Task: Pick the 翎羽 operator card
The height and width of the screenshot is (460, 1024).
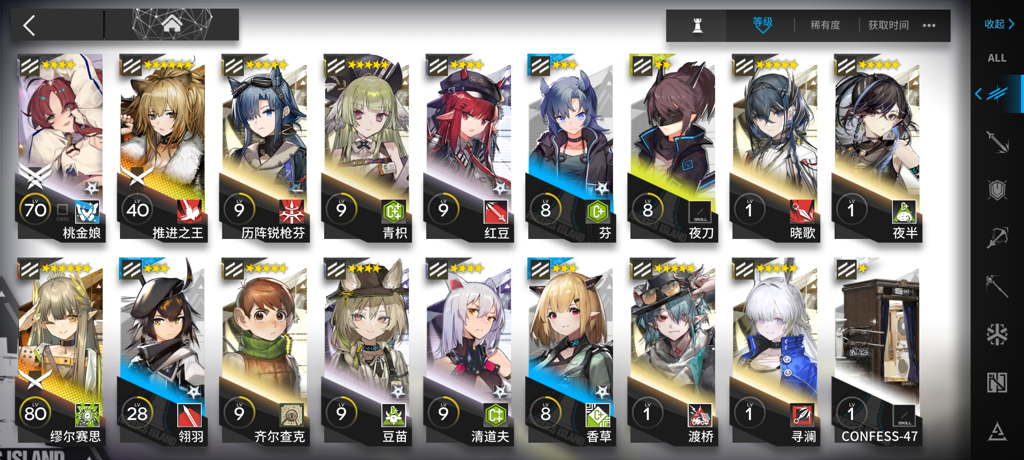Action: pos(162,345)
